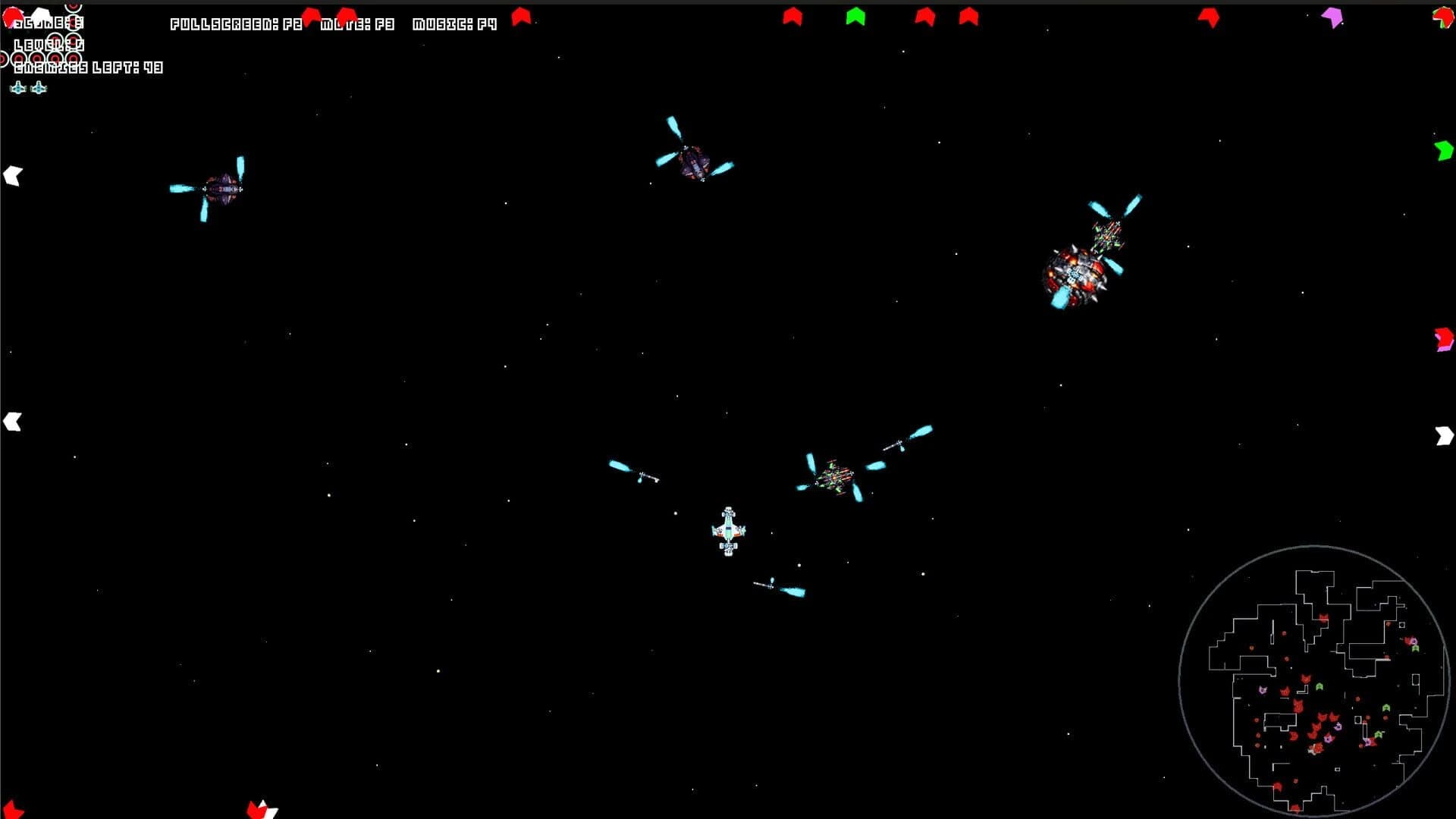Screen dimensions: 1456x819
Task: Click the first spare-life ship icon under the HUD
Action: pos(17,87)
